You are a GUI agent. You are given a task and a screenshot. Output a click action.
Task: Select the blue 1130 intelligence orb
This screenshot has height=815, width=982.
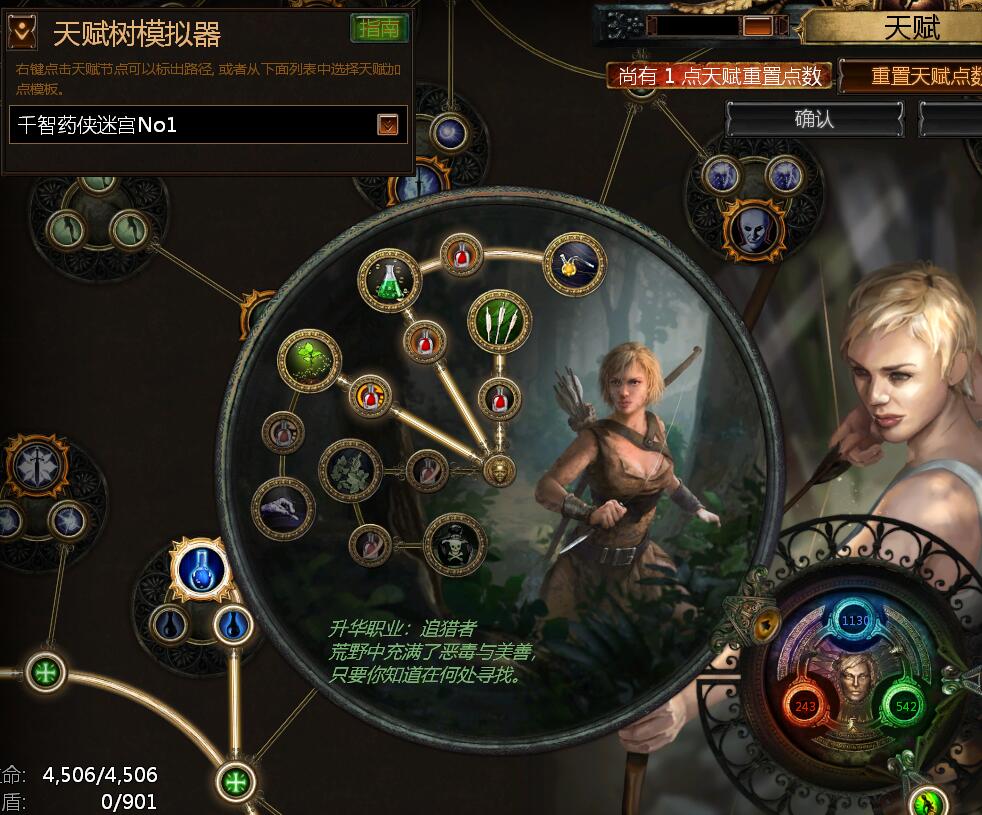[x=855, y=621]
